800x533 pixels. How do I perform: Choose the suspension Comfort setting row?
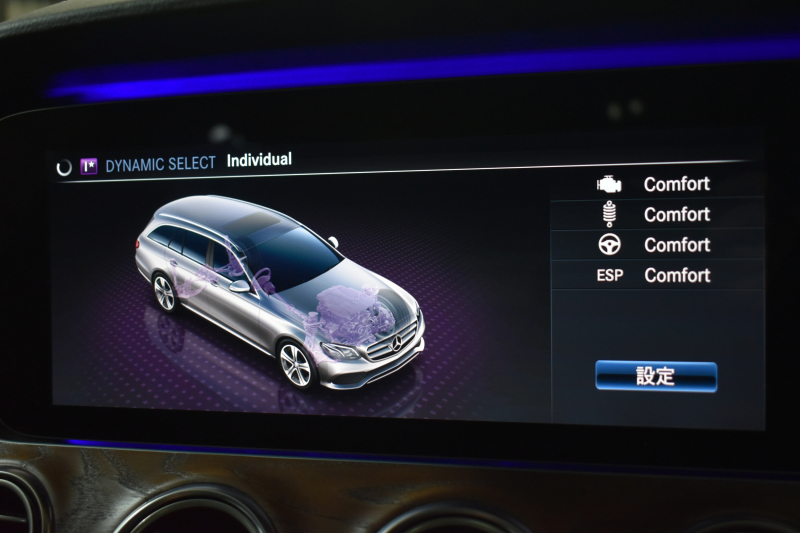tap(655, 214)
